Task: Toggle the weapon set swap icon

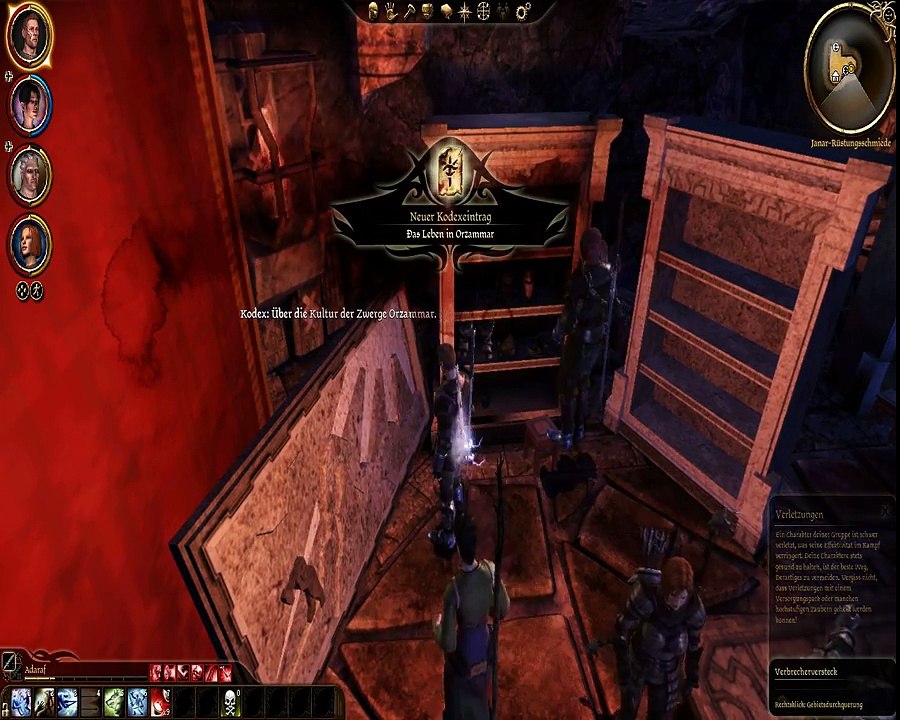Action: [11, 661]
